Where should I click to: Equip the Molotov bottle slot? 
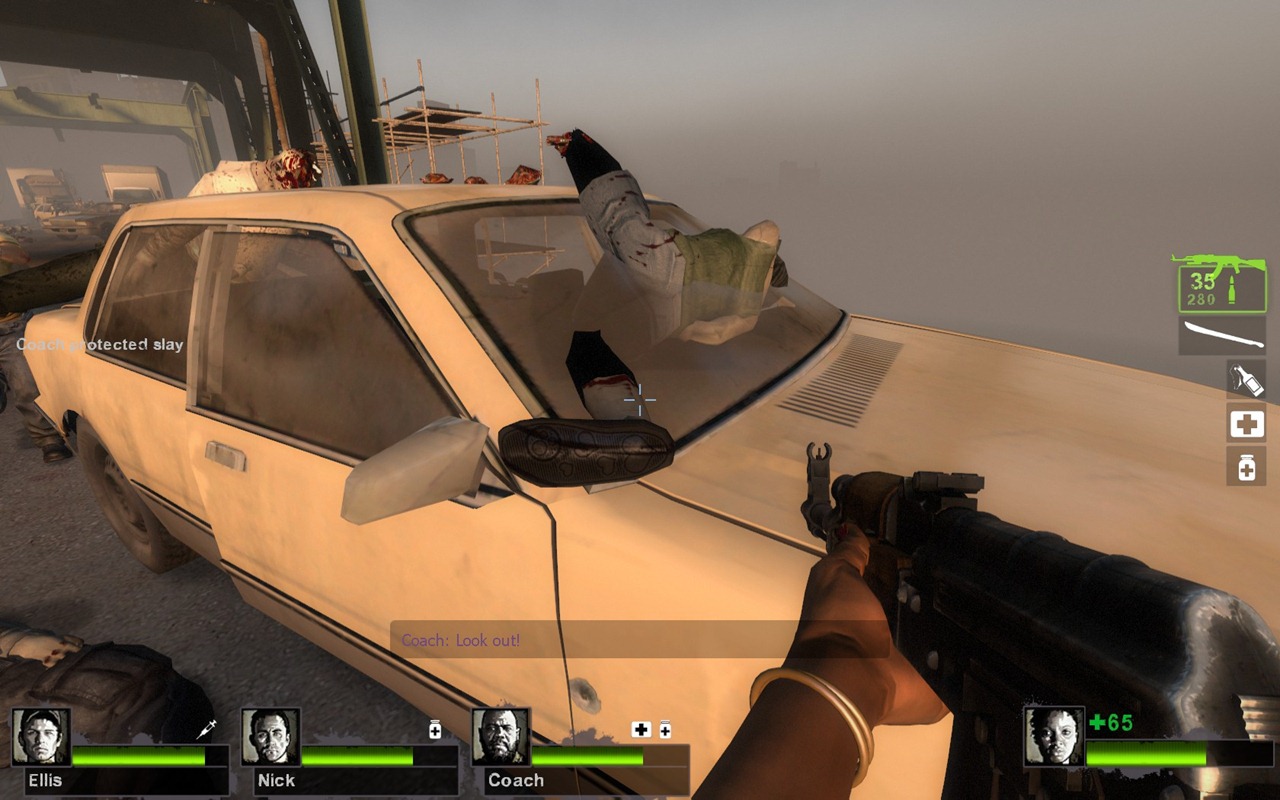1246,379
